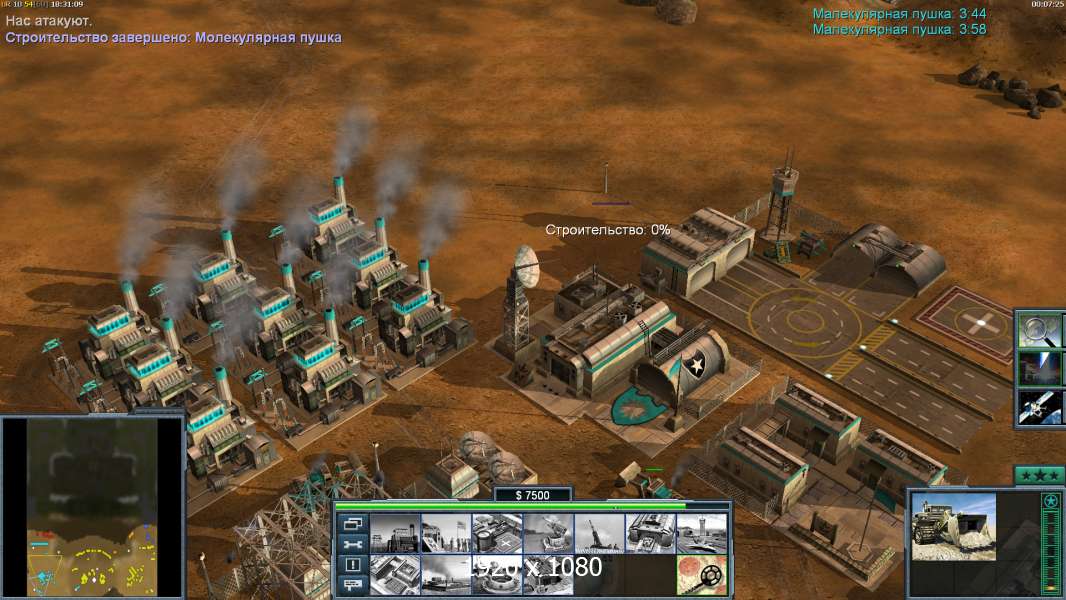Select the defense turret build icon

pyautogui.click(x=548, y=534)
